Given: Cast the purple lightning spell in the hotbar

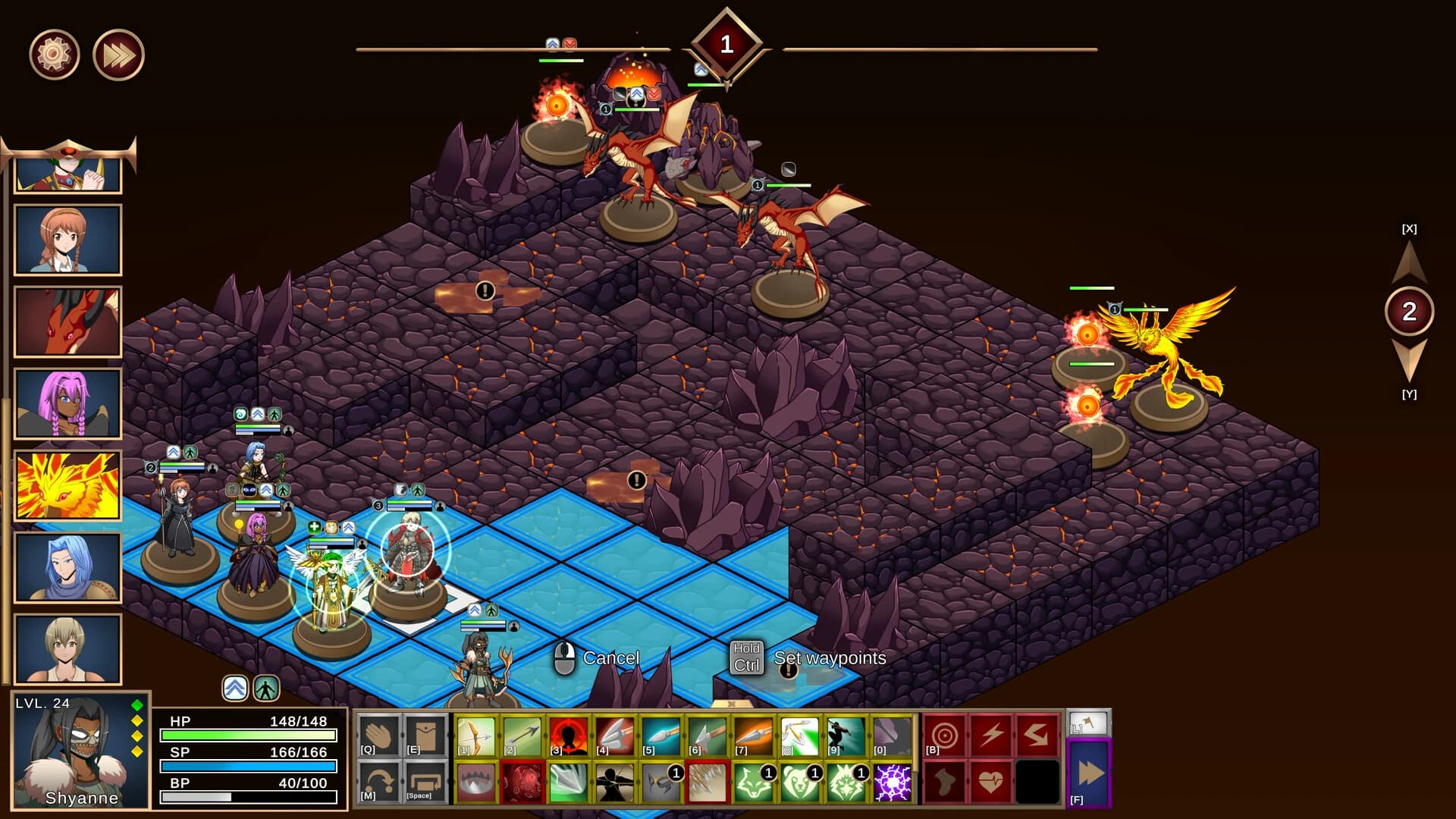Looking at the screenshot, I should click(x=891, y=783).
